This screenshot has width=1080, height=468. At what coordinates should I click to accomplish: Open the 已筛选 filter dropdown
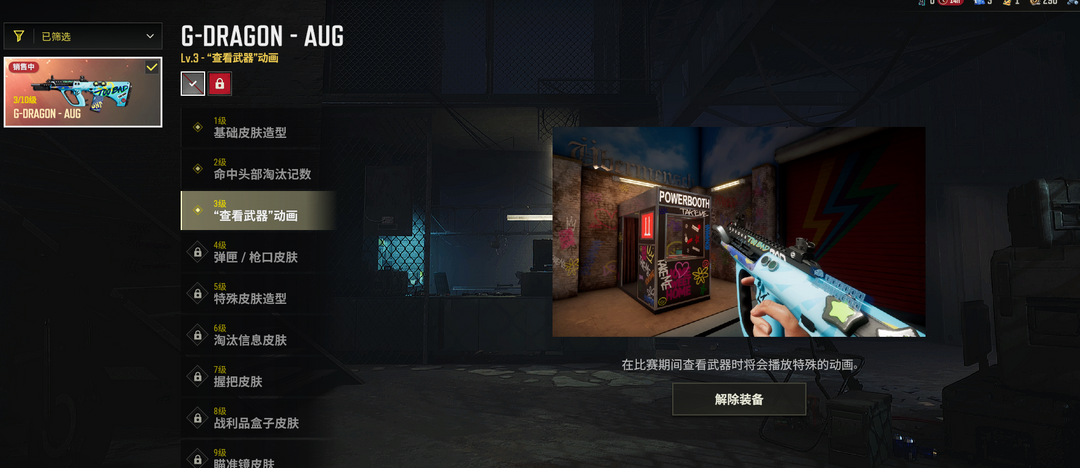click(x=83, y=37)
